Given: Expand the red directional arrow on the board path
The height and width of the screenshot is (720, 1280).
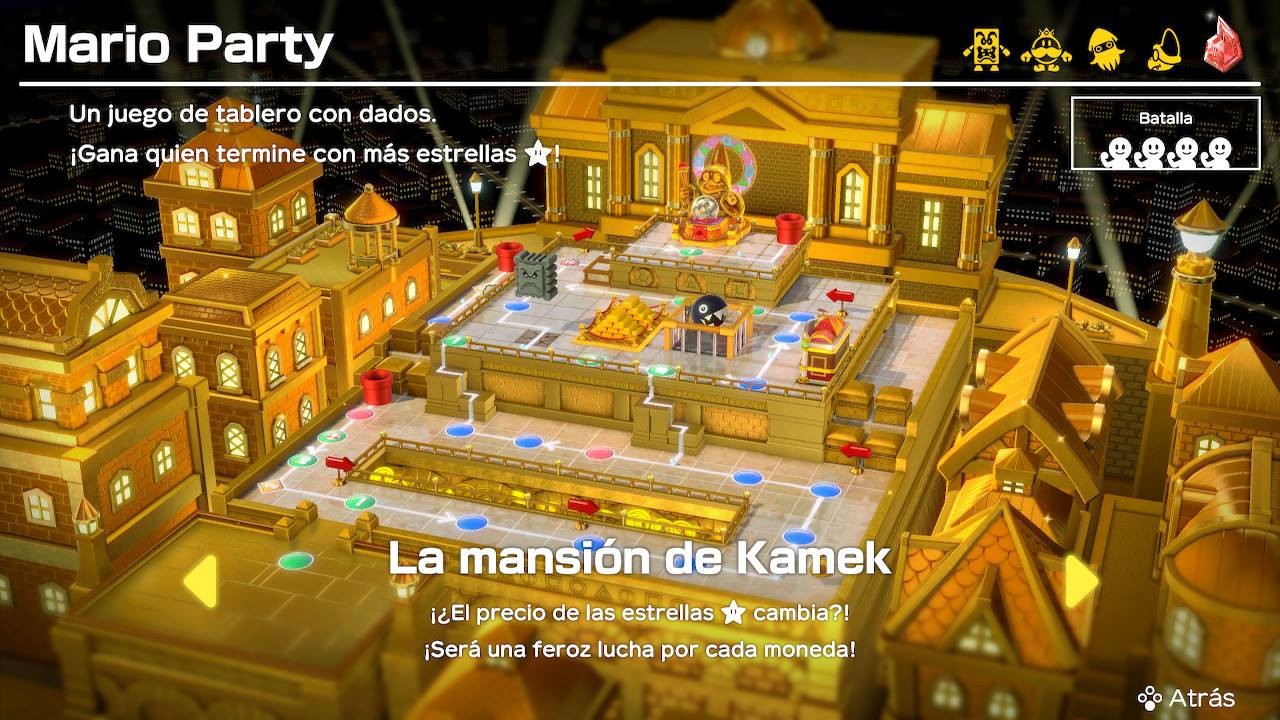Looking at the screenshot, I should (341, 462).
